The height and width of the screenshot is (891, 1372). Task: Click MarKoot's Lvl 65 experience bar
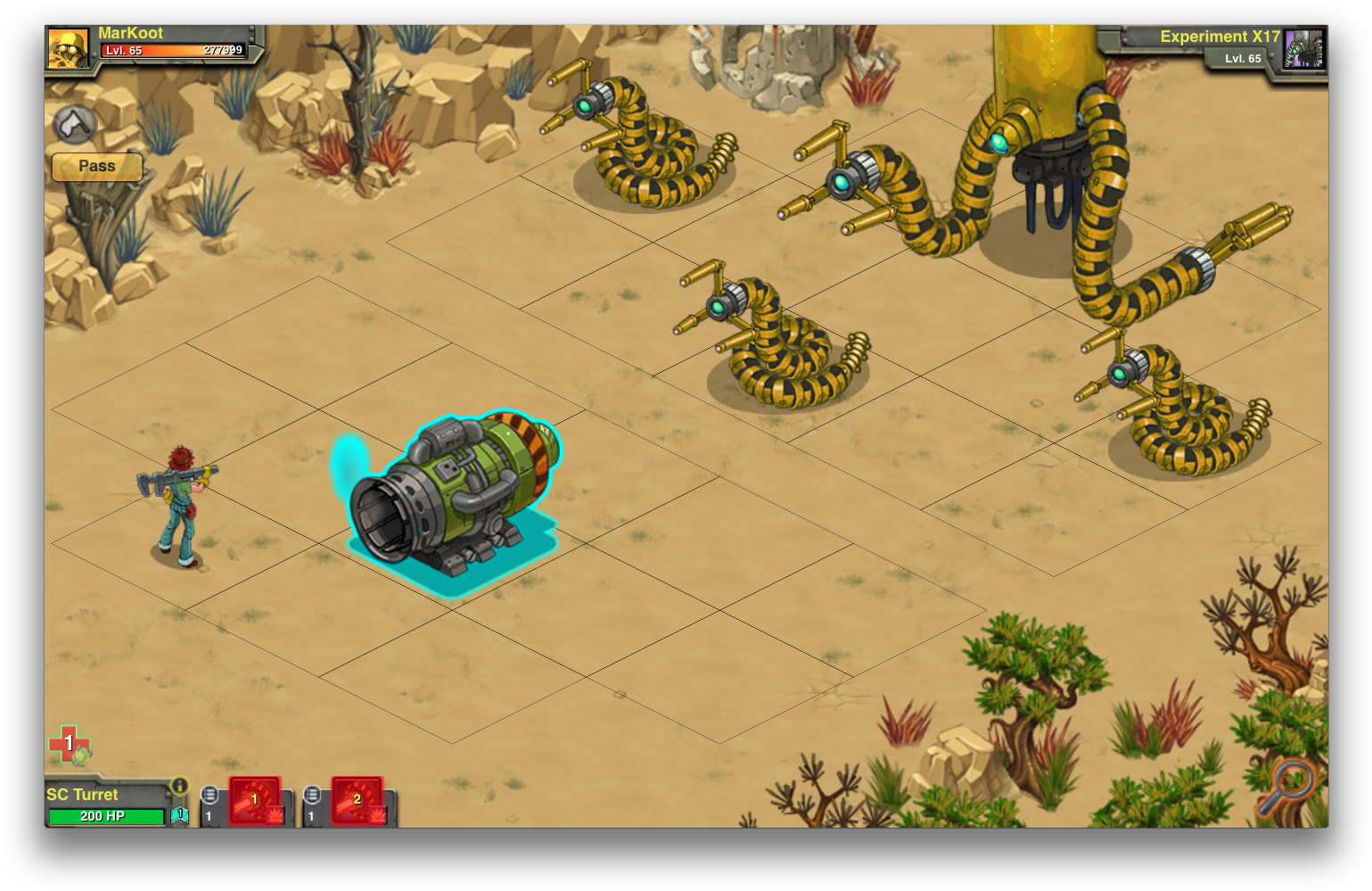pyautogui.click(x=169, y=51)
